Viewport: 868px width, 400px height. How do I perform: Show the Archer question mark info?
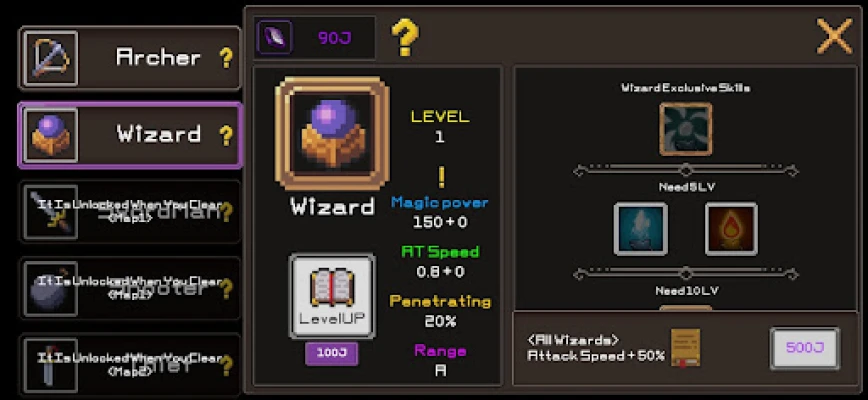click(x=226, y=58)
